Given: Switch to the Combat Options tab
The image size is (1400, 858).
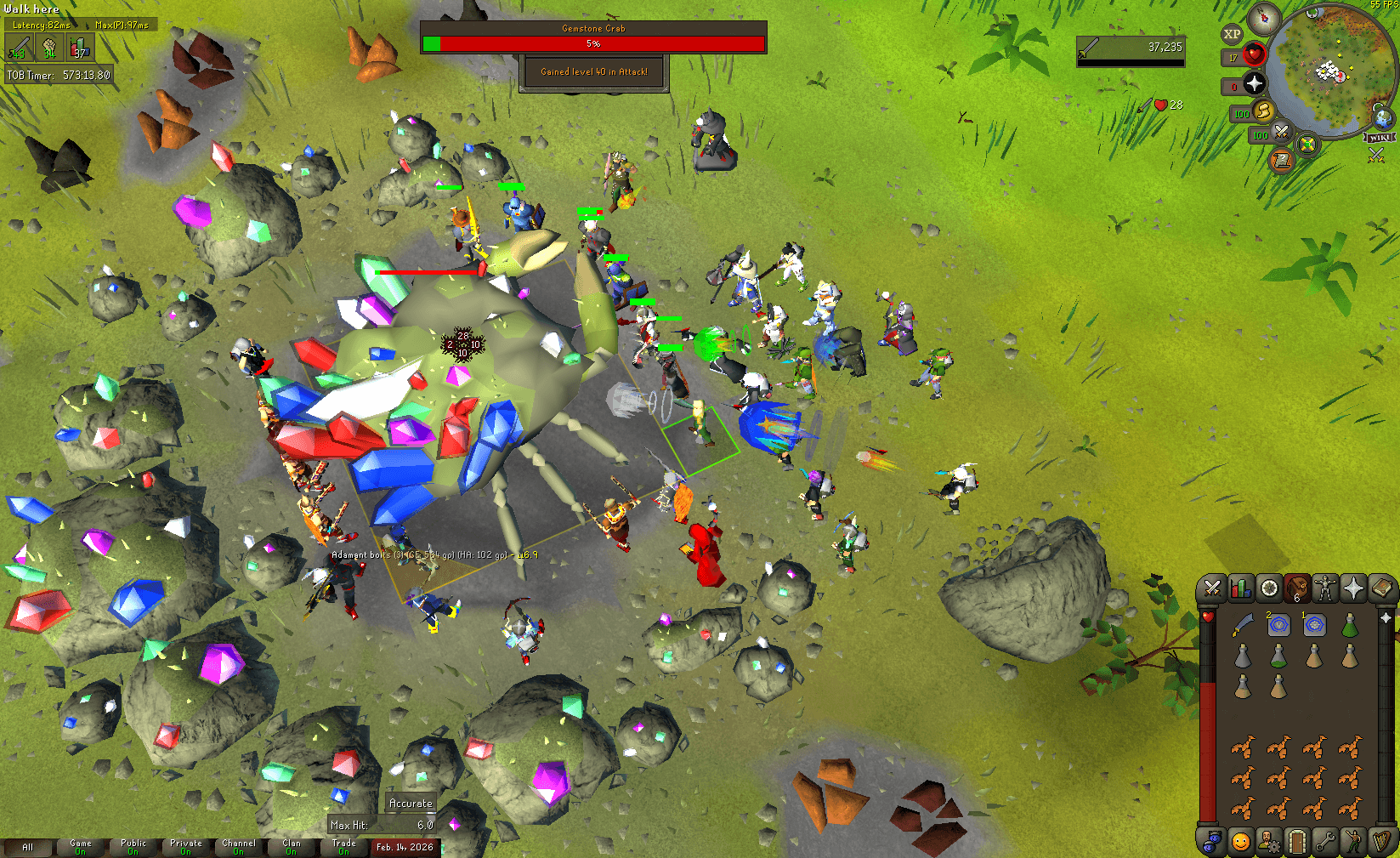Looking at the screenshot, I should pos(1211,588).
